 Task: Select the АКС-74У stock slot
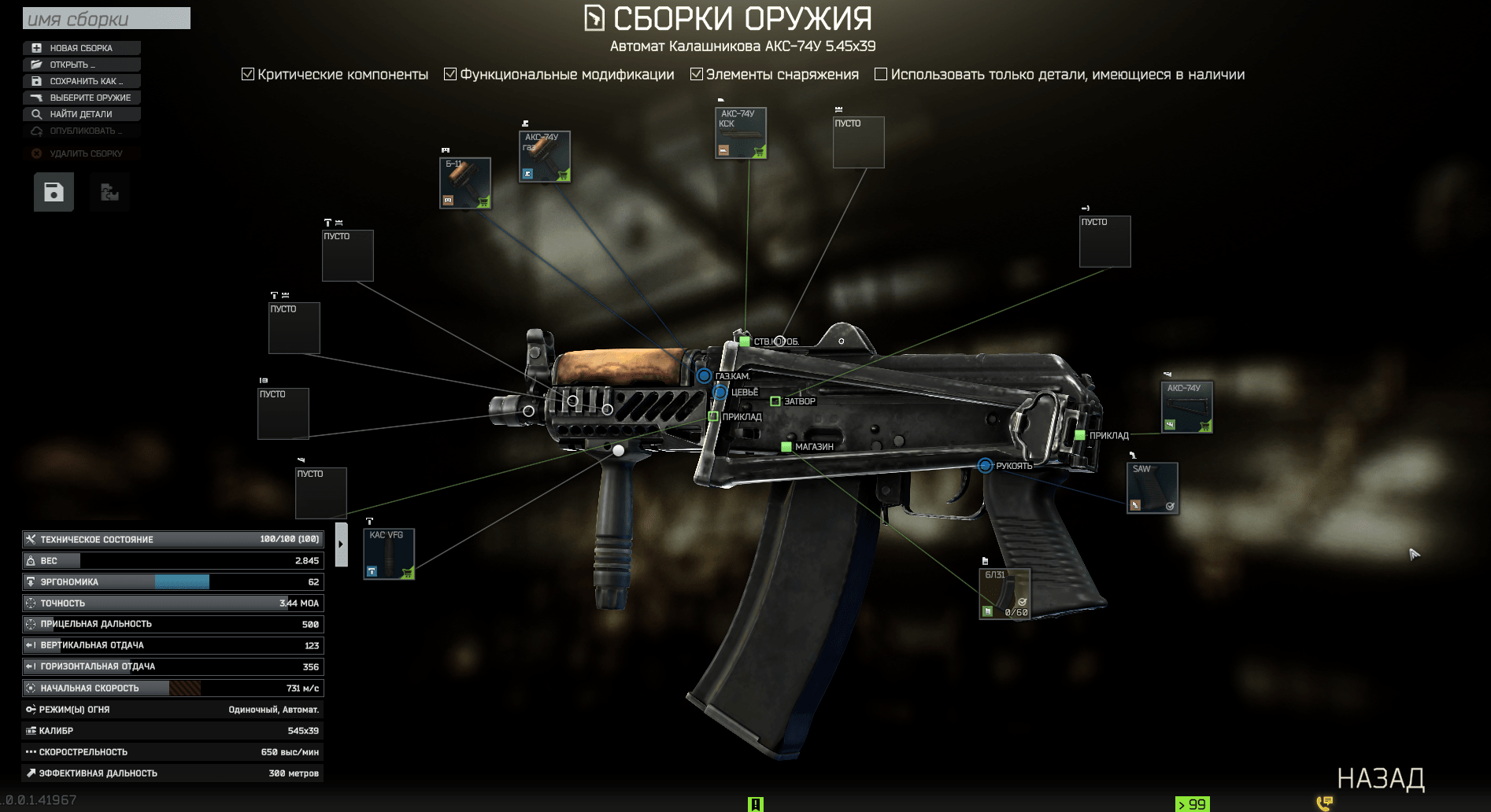pos(1186,407)
